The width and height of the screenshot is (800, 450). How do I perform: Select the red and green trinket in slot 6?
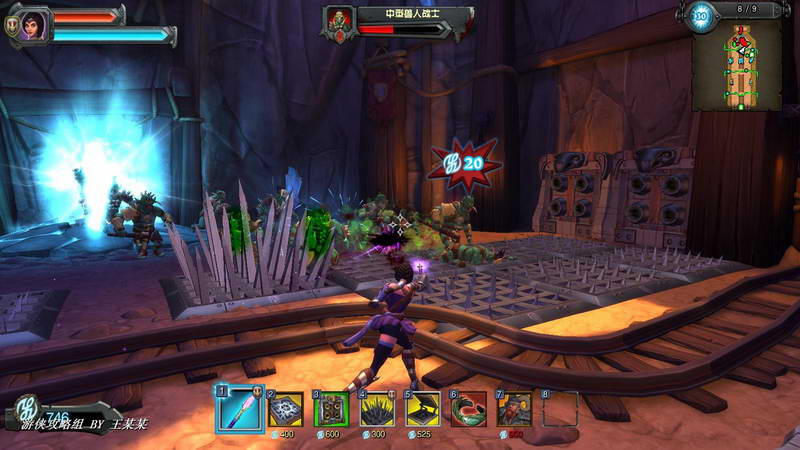(x=469, y=409)
